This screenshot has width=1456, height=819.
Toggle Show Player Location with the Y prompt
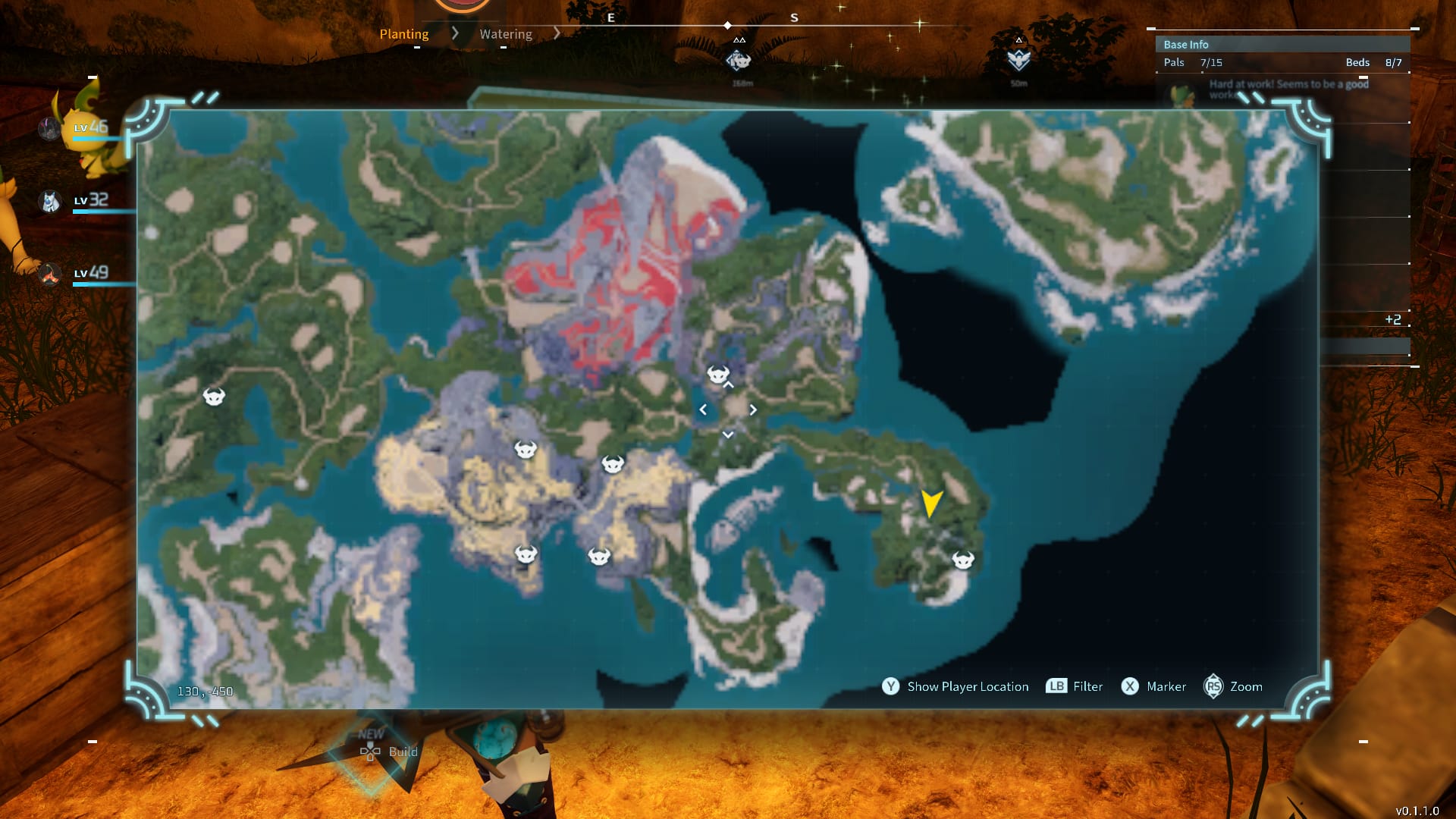tap(891, 686)
